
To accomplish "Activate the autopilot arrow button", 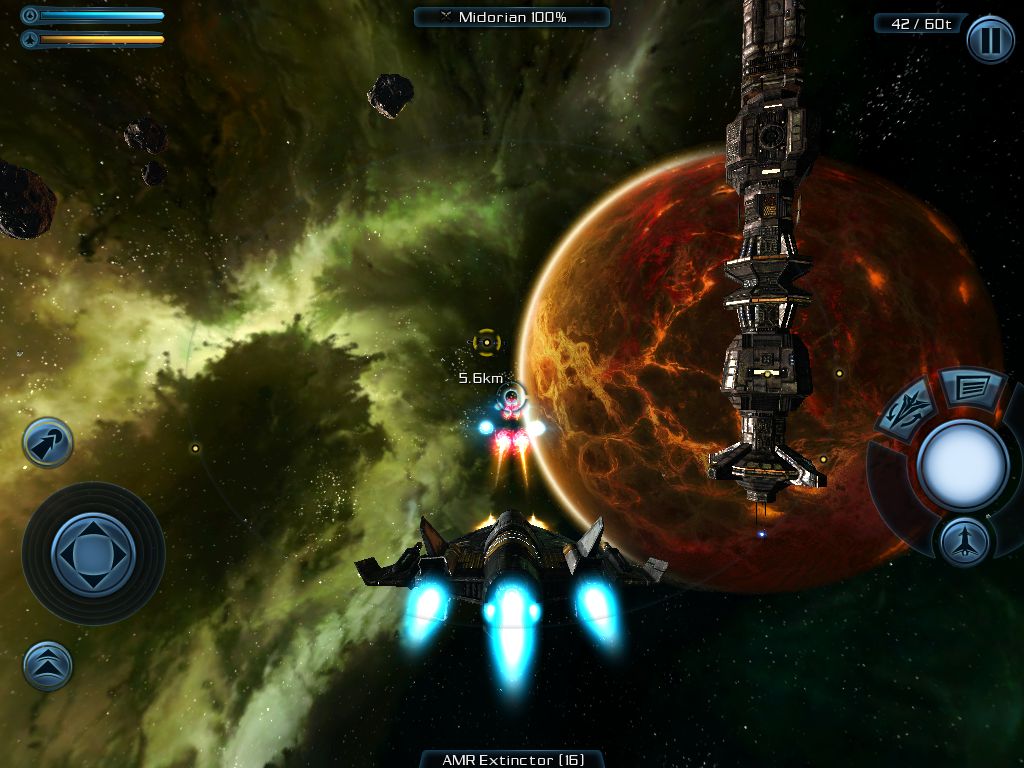I will coord(48,443).
